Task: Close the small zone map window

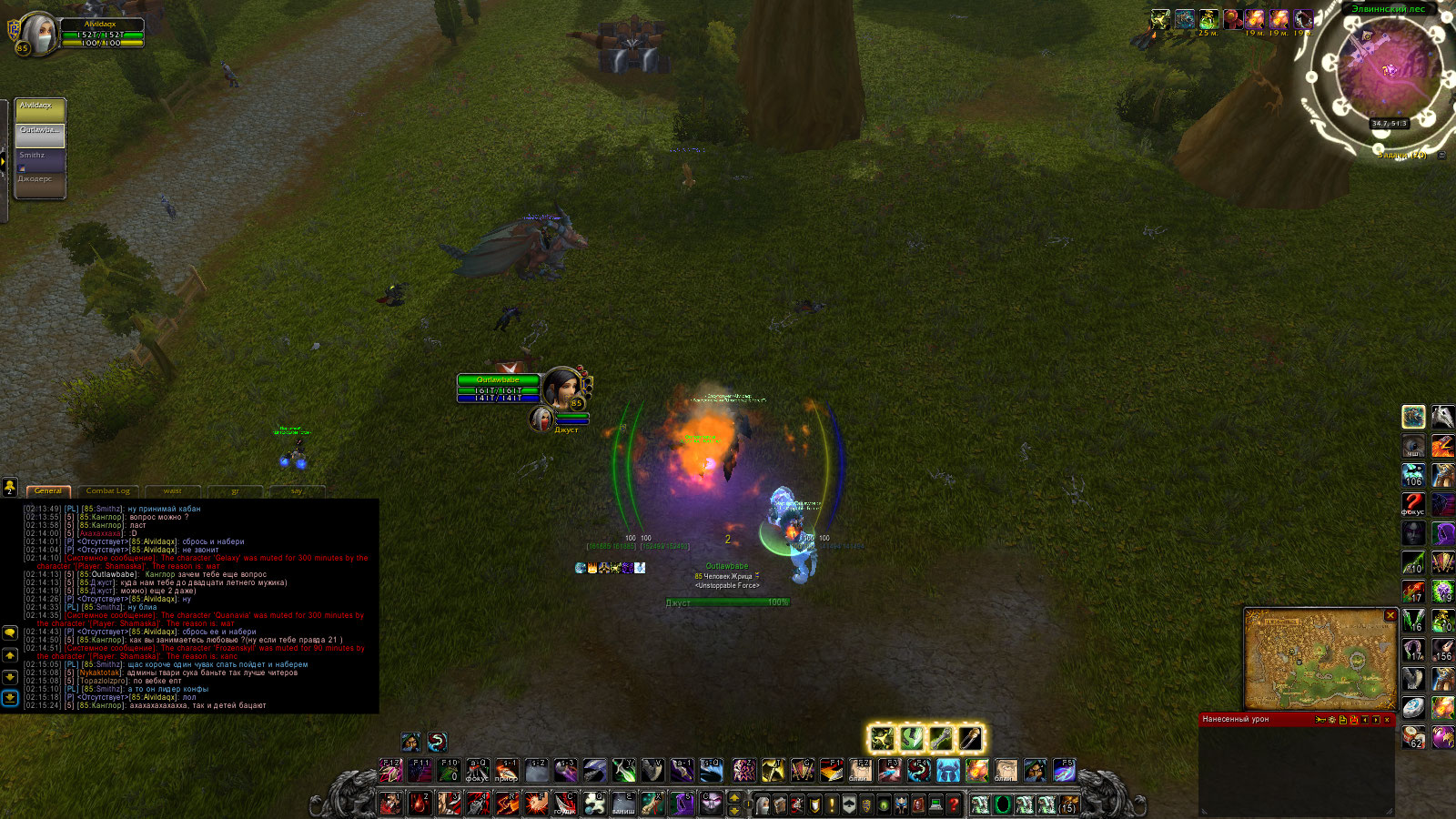Action: 1390,616
